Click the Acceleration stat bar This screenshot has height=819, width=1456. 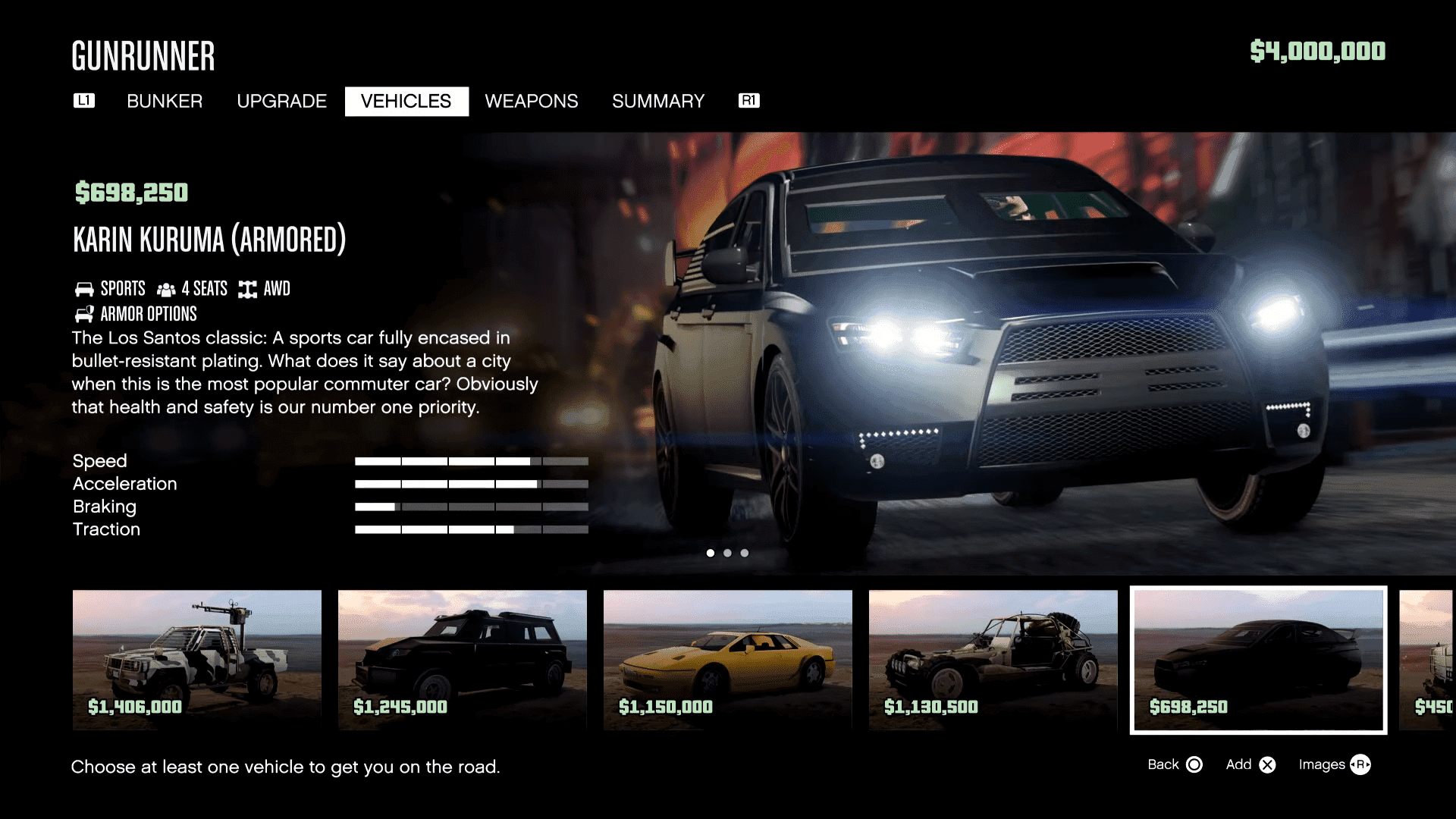(470, 483)
